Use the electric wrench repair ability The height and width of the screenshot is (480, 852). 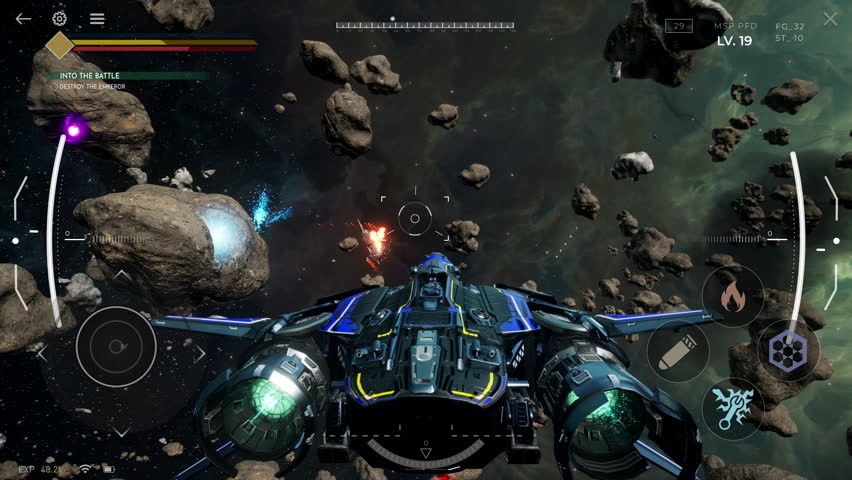pos(732,408)
